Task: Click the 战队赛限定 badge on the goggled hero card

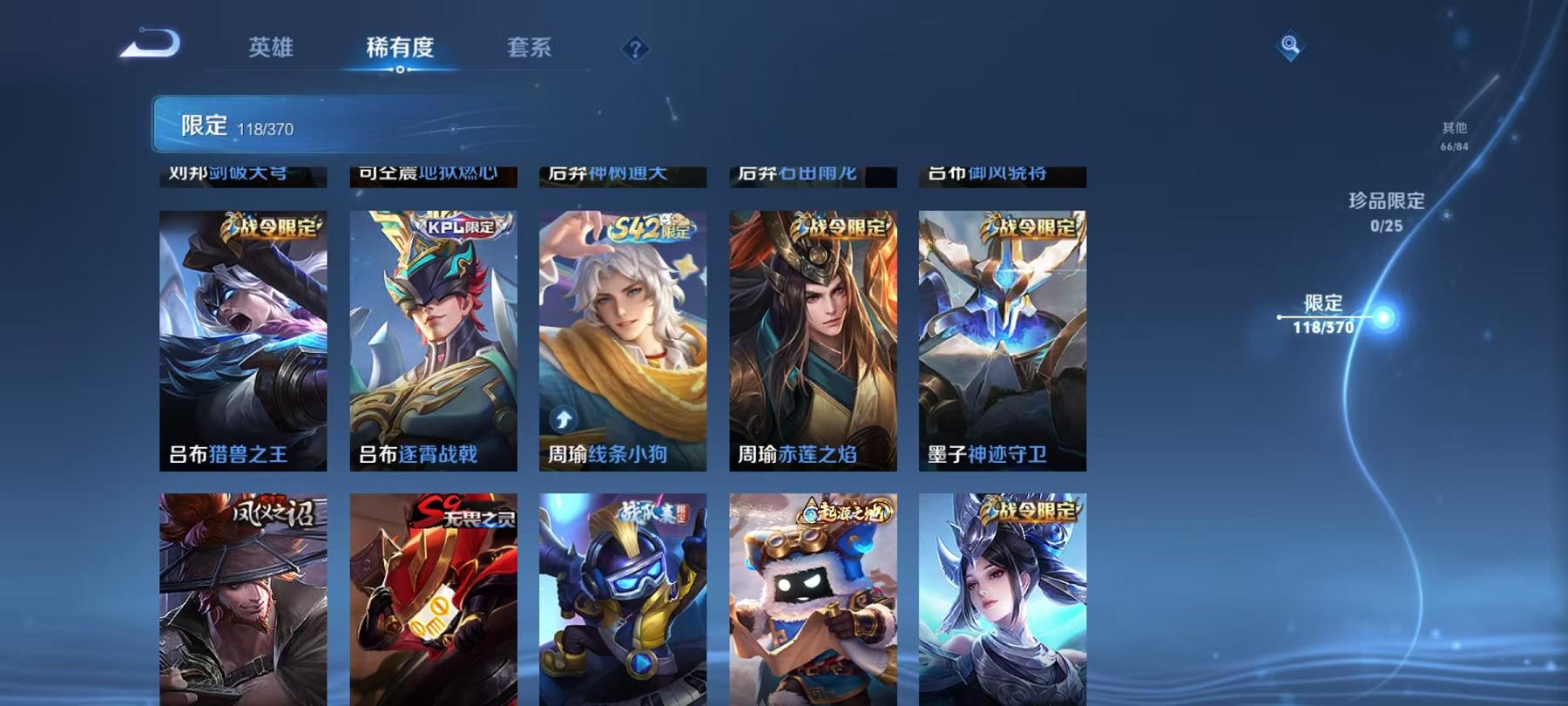Action: coord(654,513)
